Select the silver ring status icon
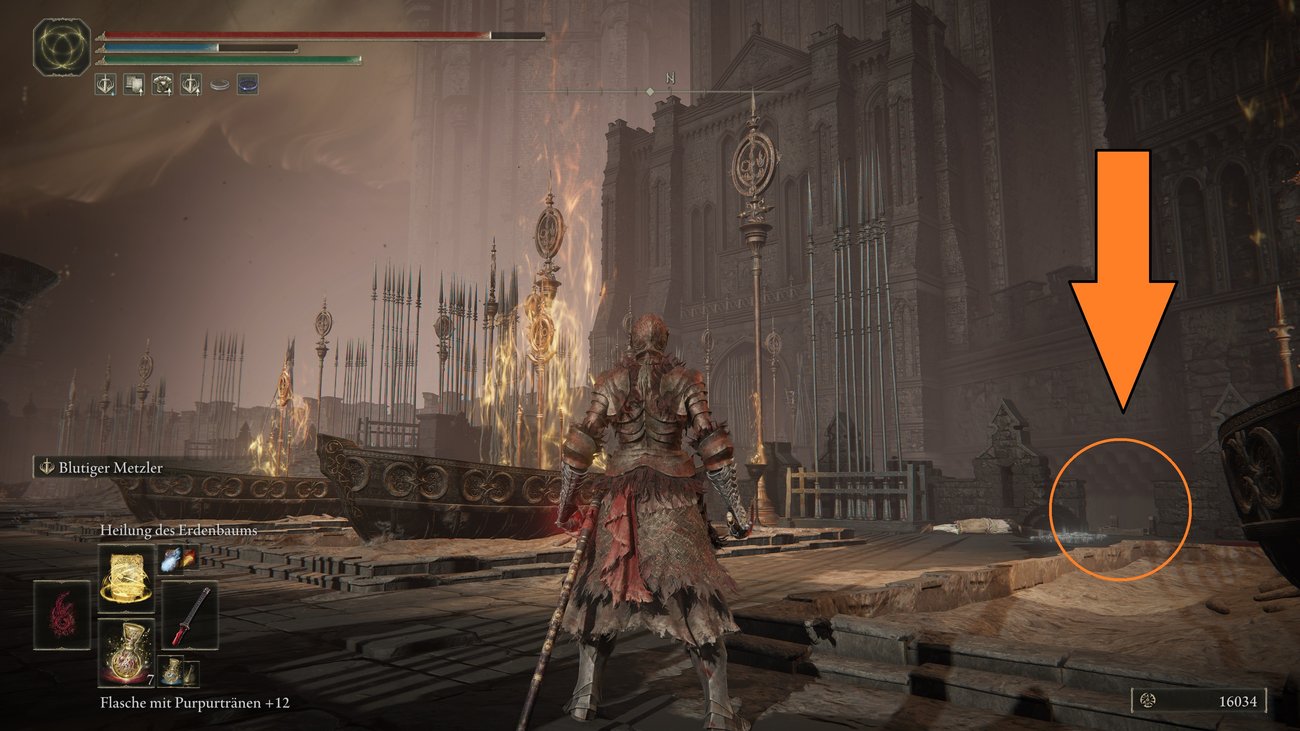1300x731 pixels. pos(218,85)
